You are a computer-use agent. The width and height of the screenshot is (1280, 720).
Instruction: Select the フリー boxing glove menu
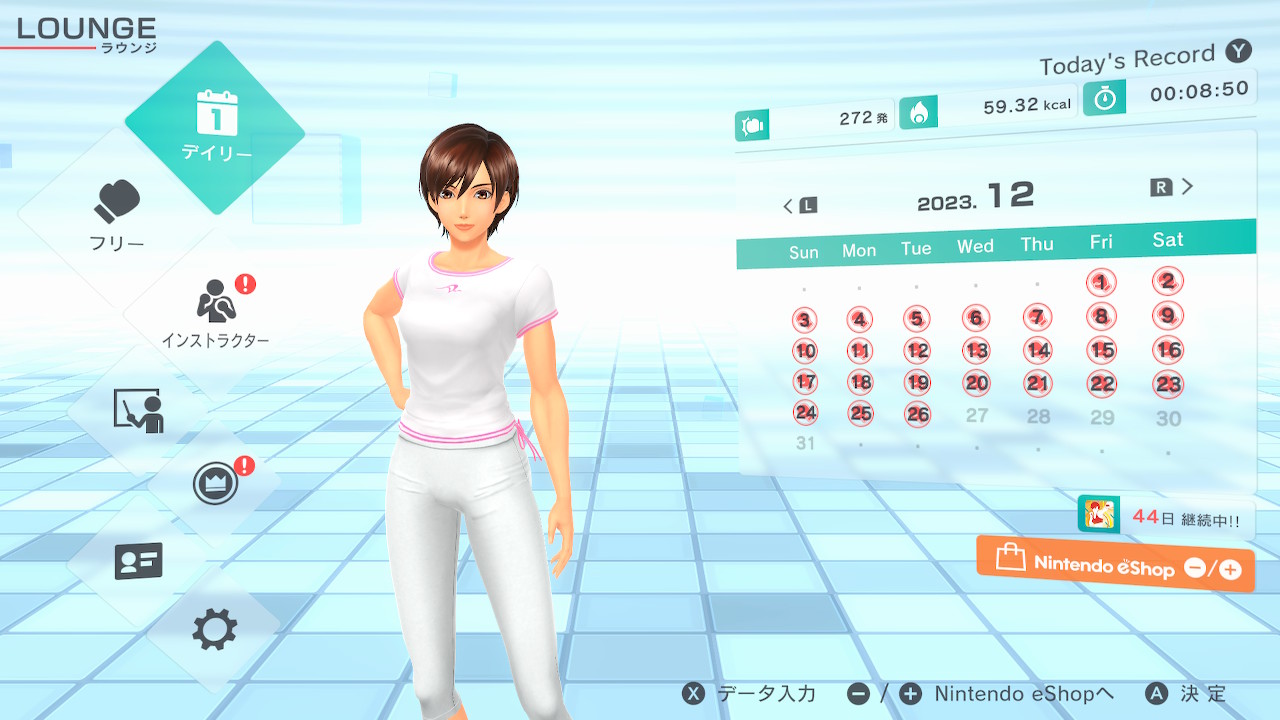pos(118,215)
